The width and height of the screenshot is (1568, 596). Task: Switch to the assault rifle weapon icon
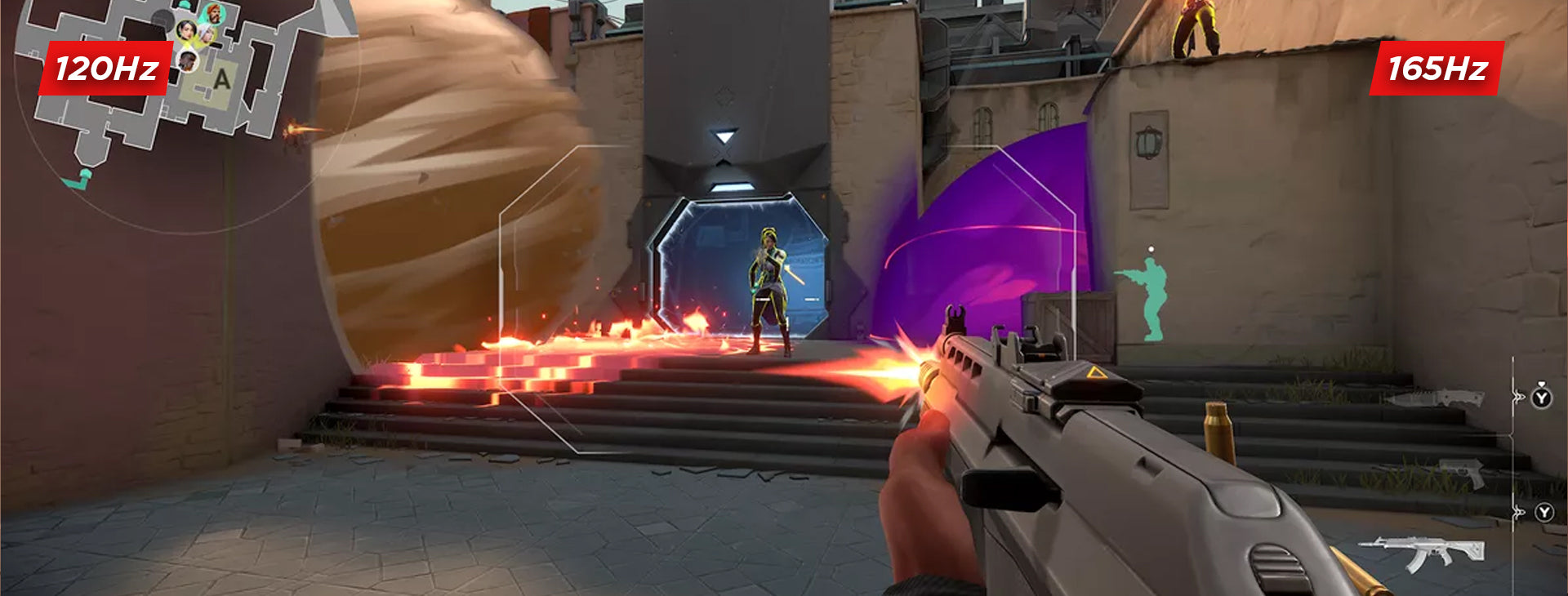tap(1423, 553)
